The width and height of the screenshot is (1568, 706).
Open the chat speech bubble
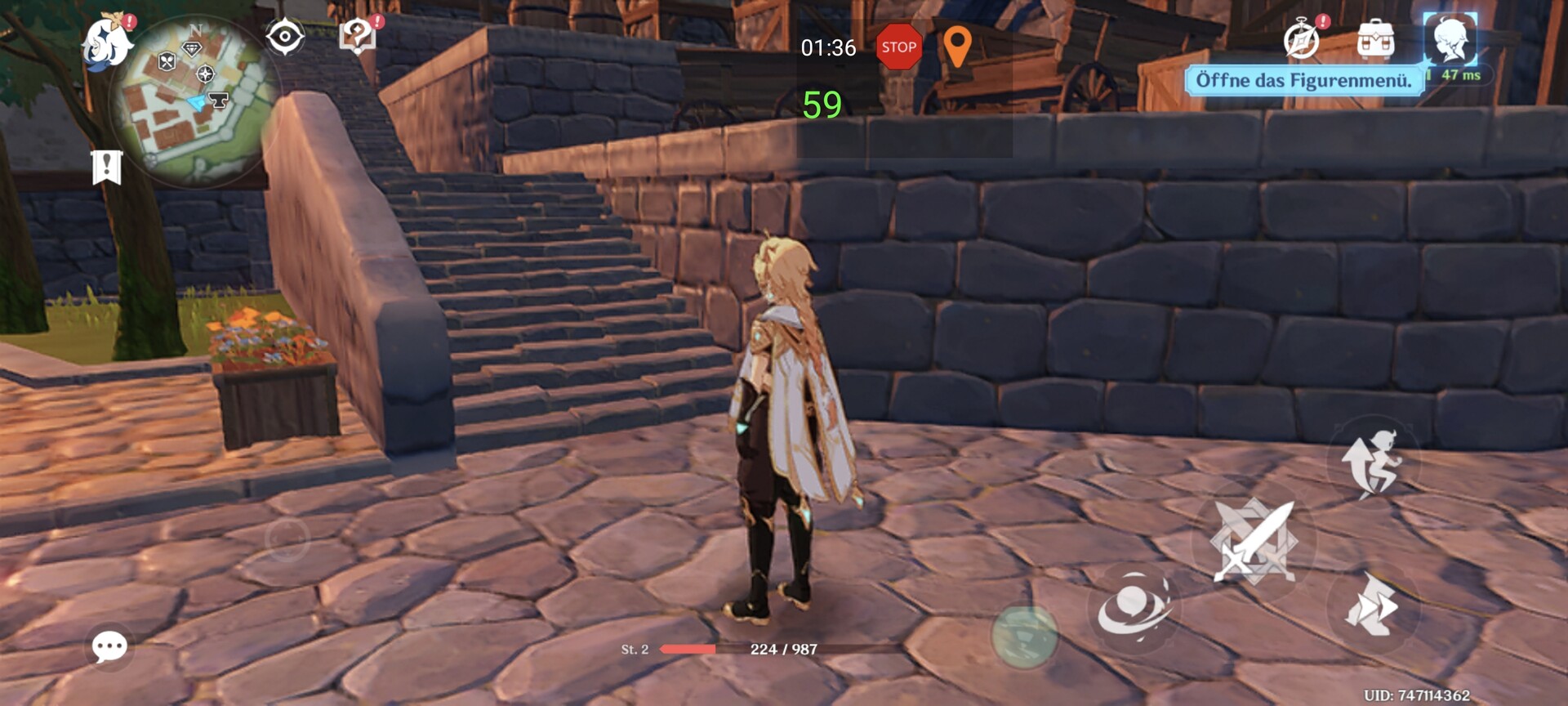(109, 647)
